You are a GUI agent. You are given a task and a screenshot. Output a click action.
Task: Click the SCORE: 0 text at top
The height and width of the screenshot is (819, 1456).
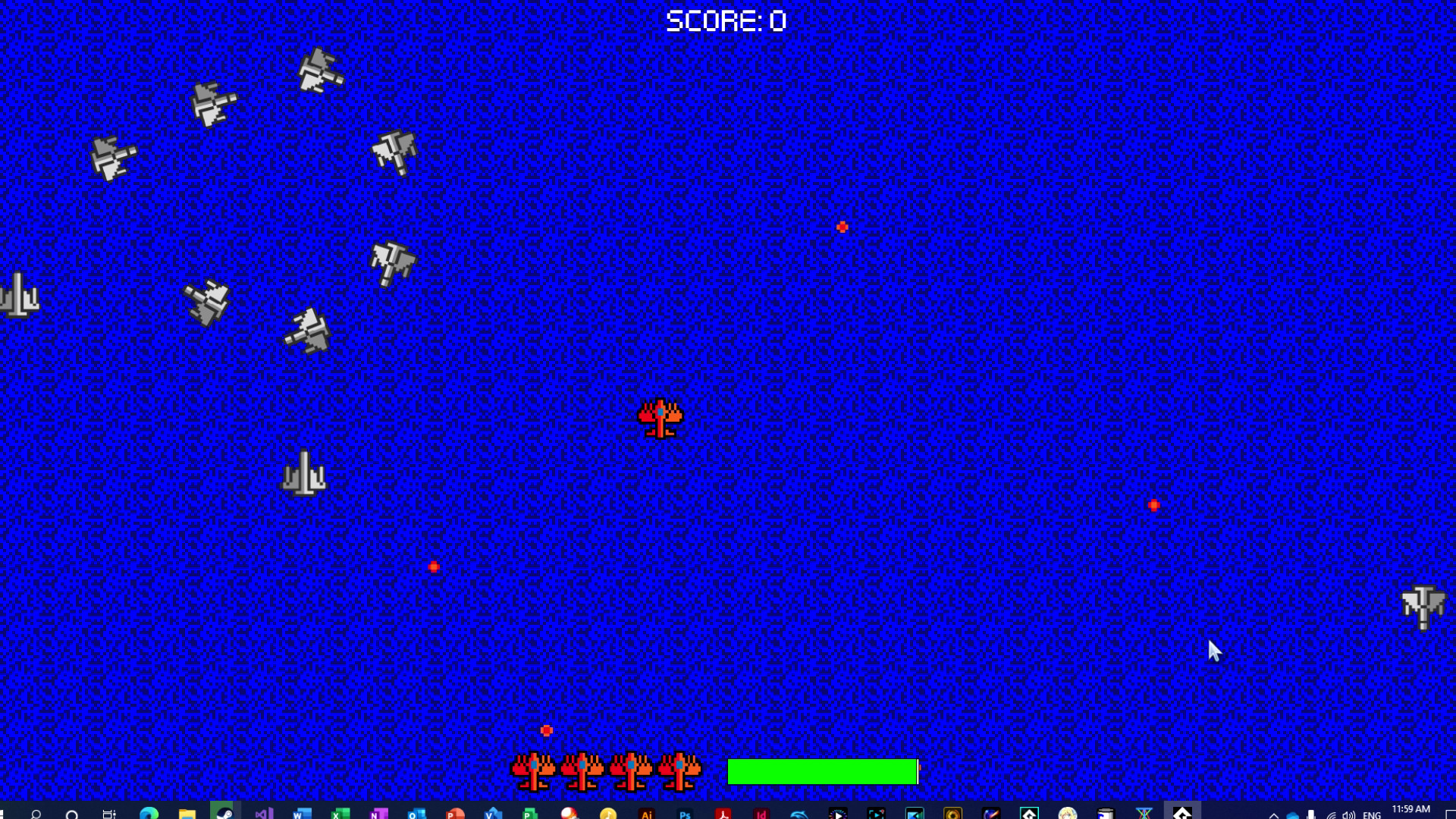tap(726, 20)
